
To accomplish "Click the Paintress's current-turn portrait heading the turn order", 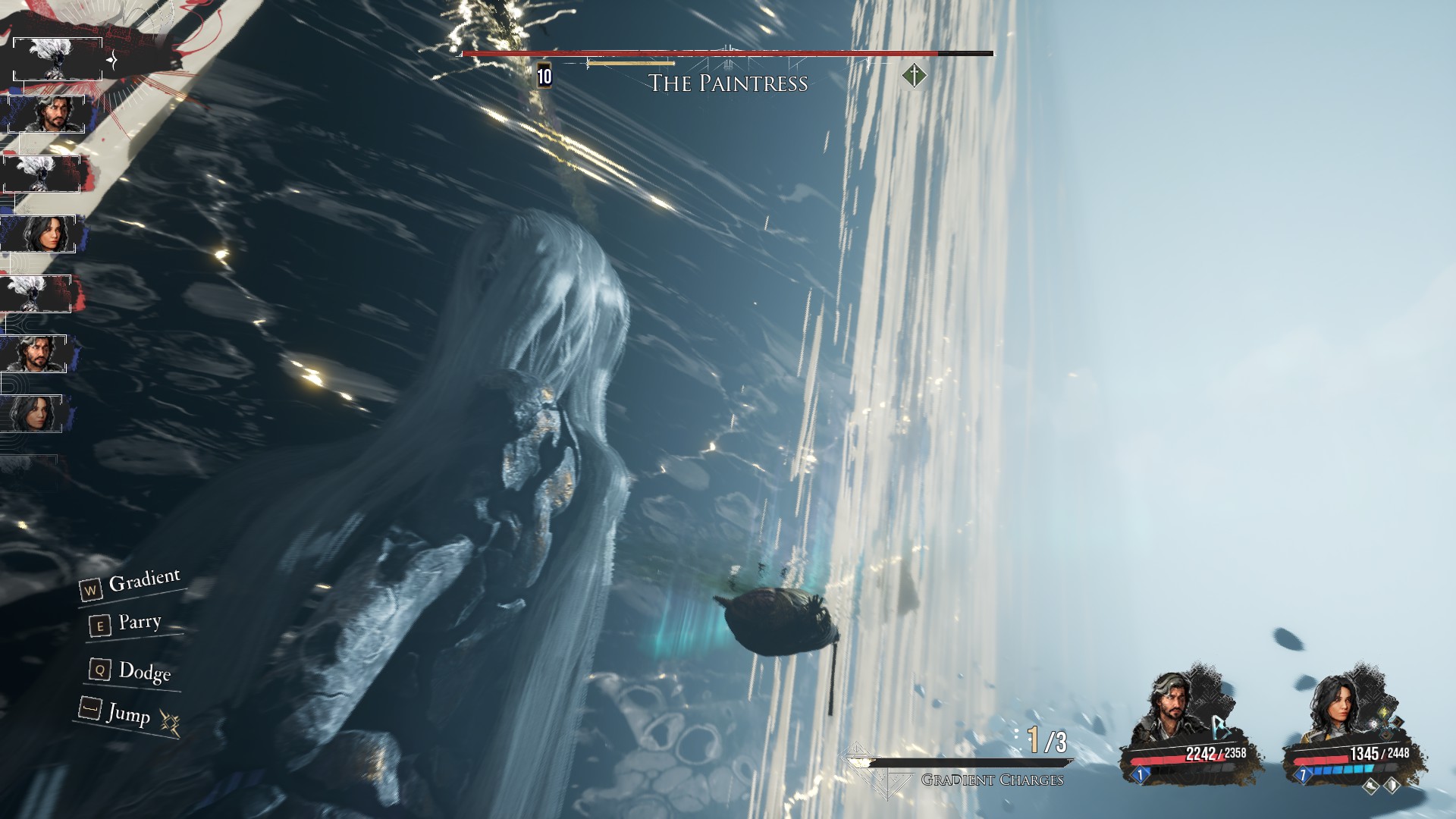I will (57, 59).
